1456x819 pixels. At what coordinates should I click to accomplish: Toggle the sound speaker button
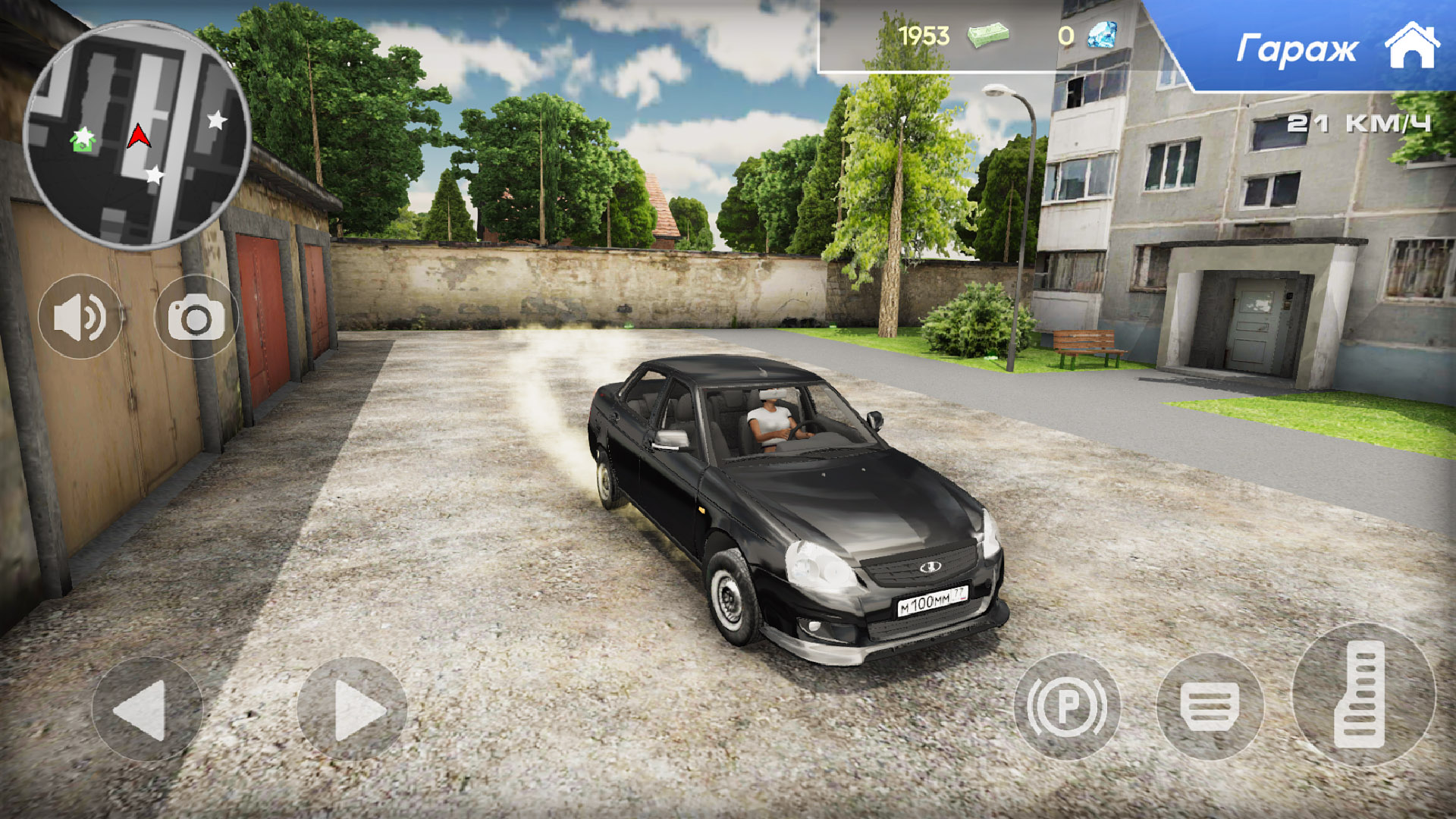80,318
